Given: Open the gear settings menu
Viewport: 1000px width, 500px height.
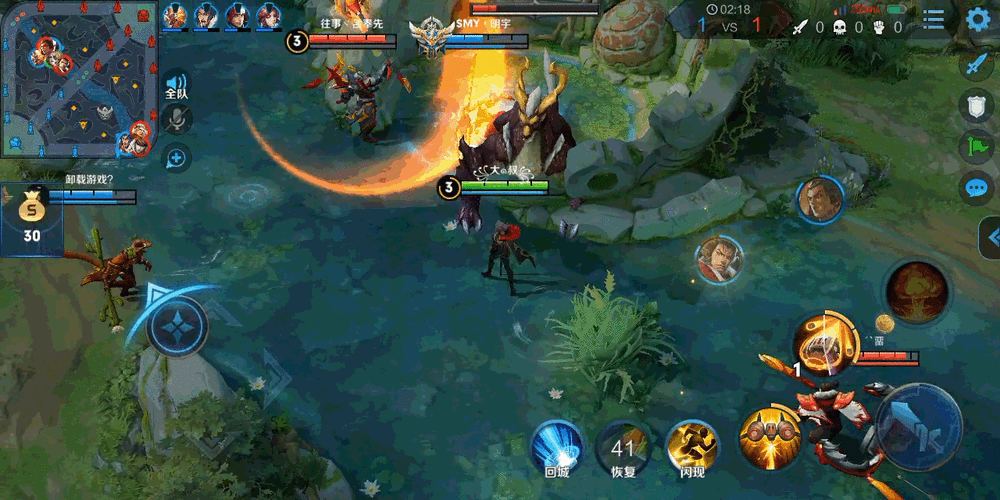Looking at the screenshot, I should [978, 20].
